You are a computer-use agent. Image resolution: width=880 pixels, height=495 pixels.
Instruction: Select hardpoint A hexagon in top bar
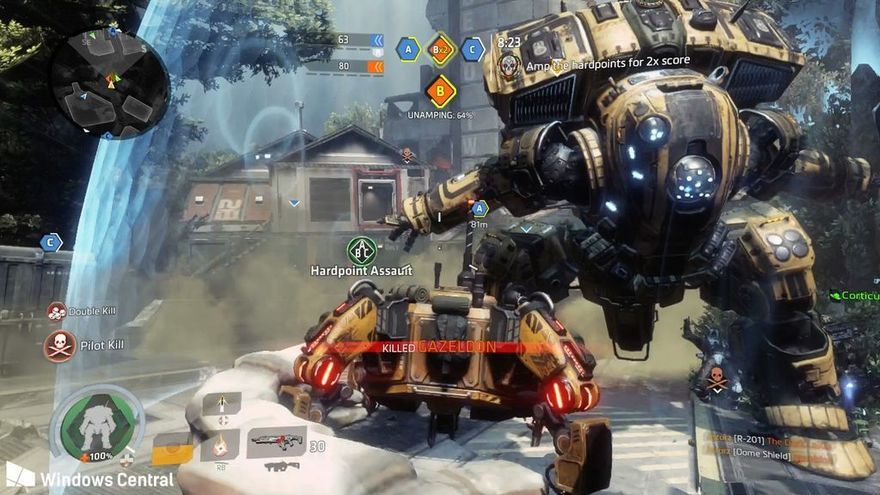[x=408, y=49]
